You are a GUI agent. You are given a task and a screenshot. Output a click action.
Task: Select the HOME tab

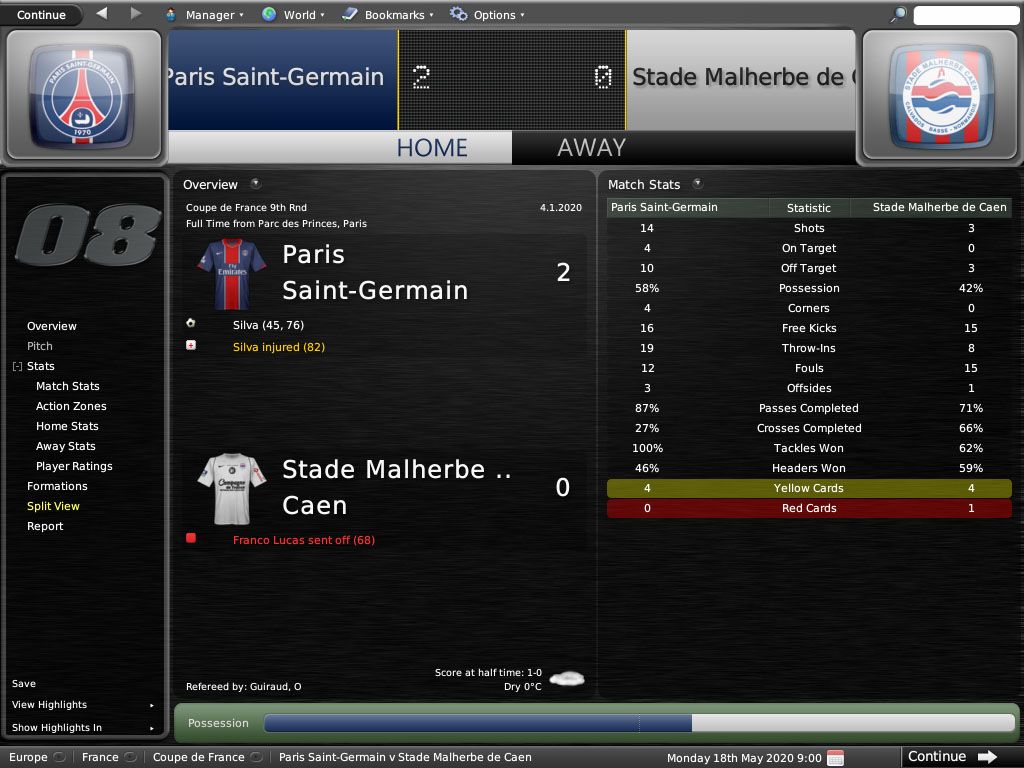432,148
